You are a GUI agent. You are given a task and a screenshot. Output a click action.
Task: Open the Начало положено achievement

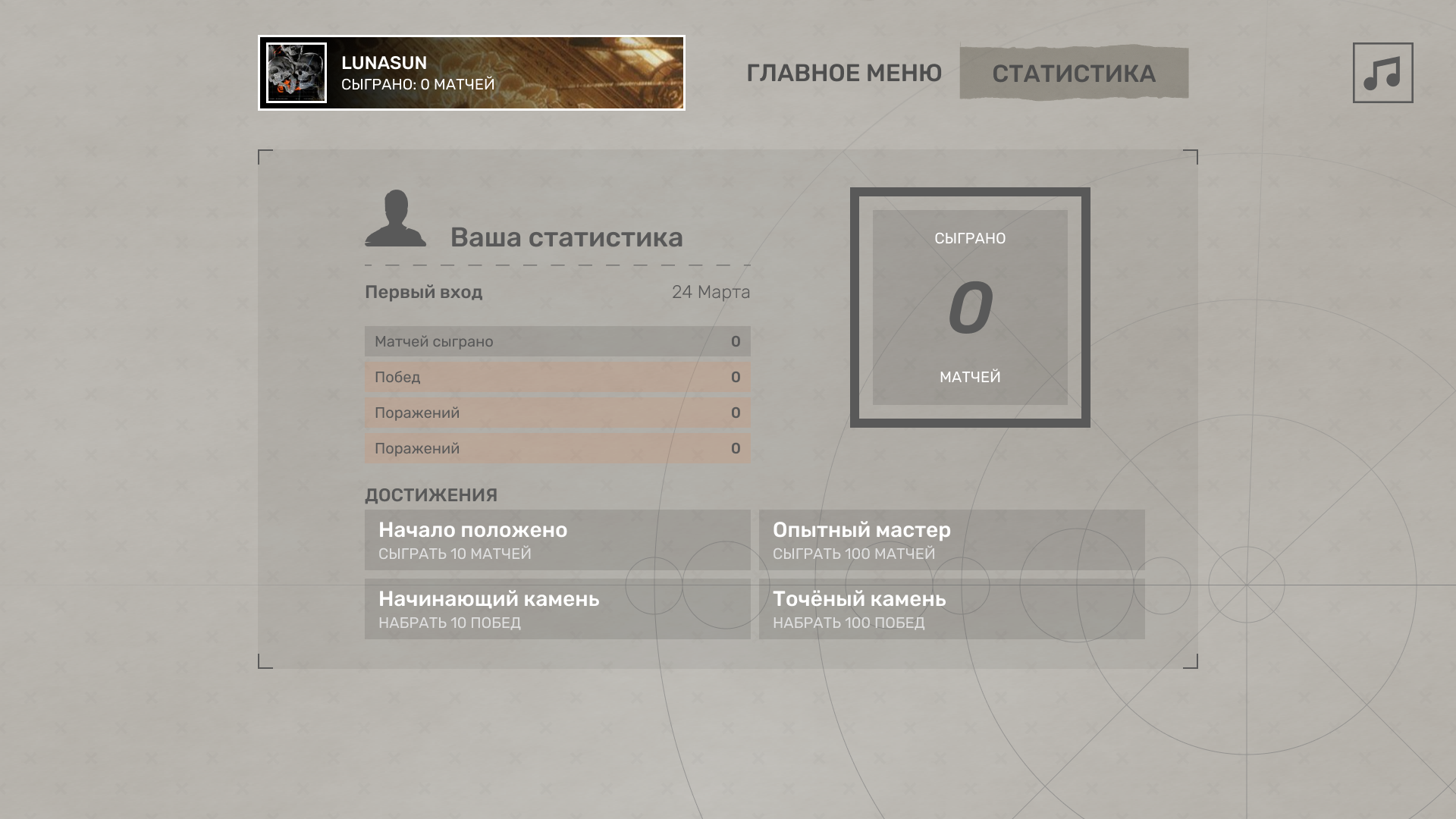tap(557, 540)
